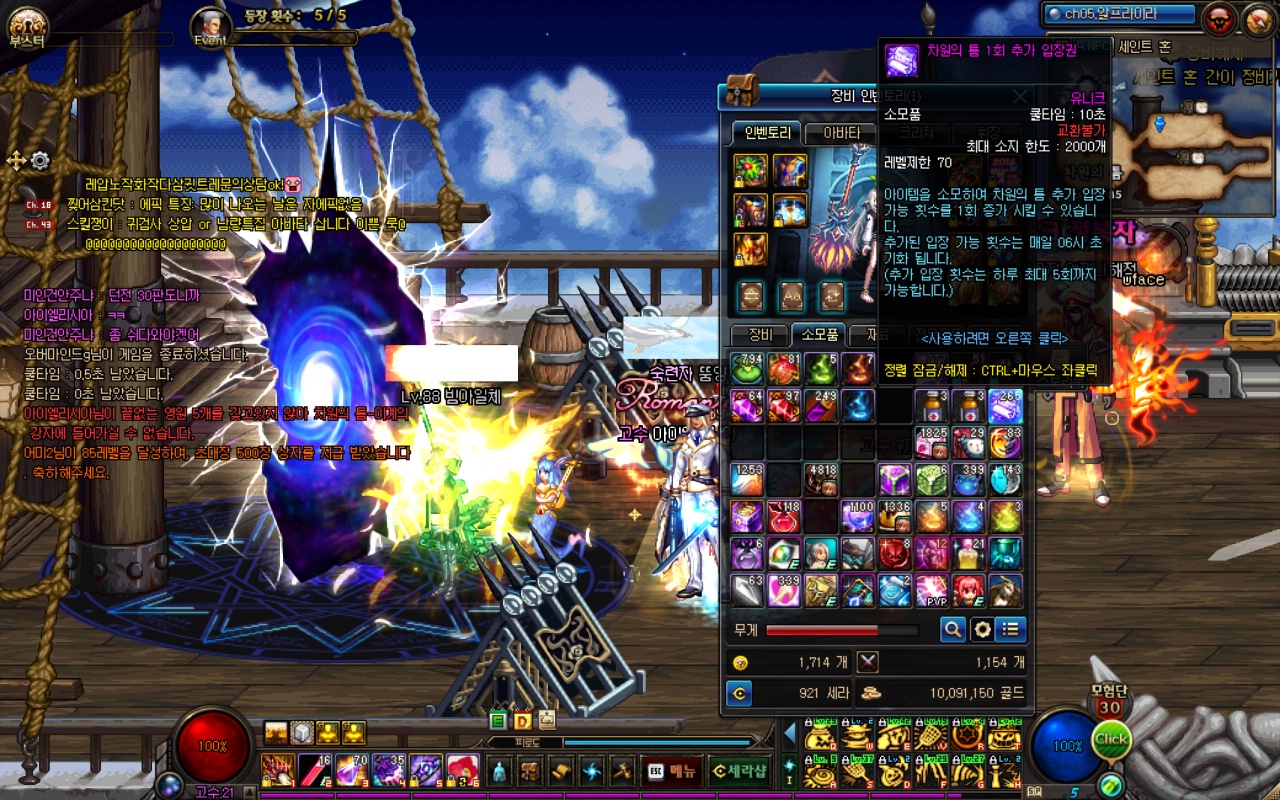Open the ESC 메뉴 button

[x=671, y=771]
